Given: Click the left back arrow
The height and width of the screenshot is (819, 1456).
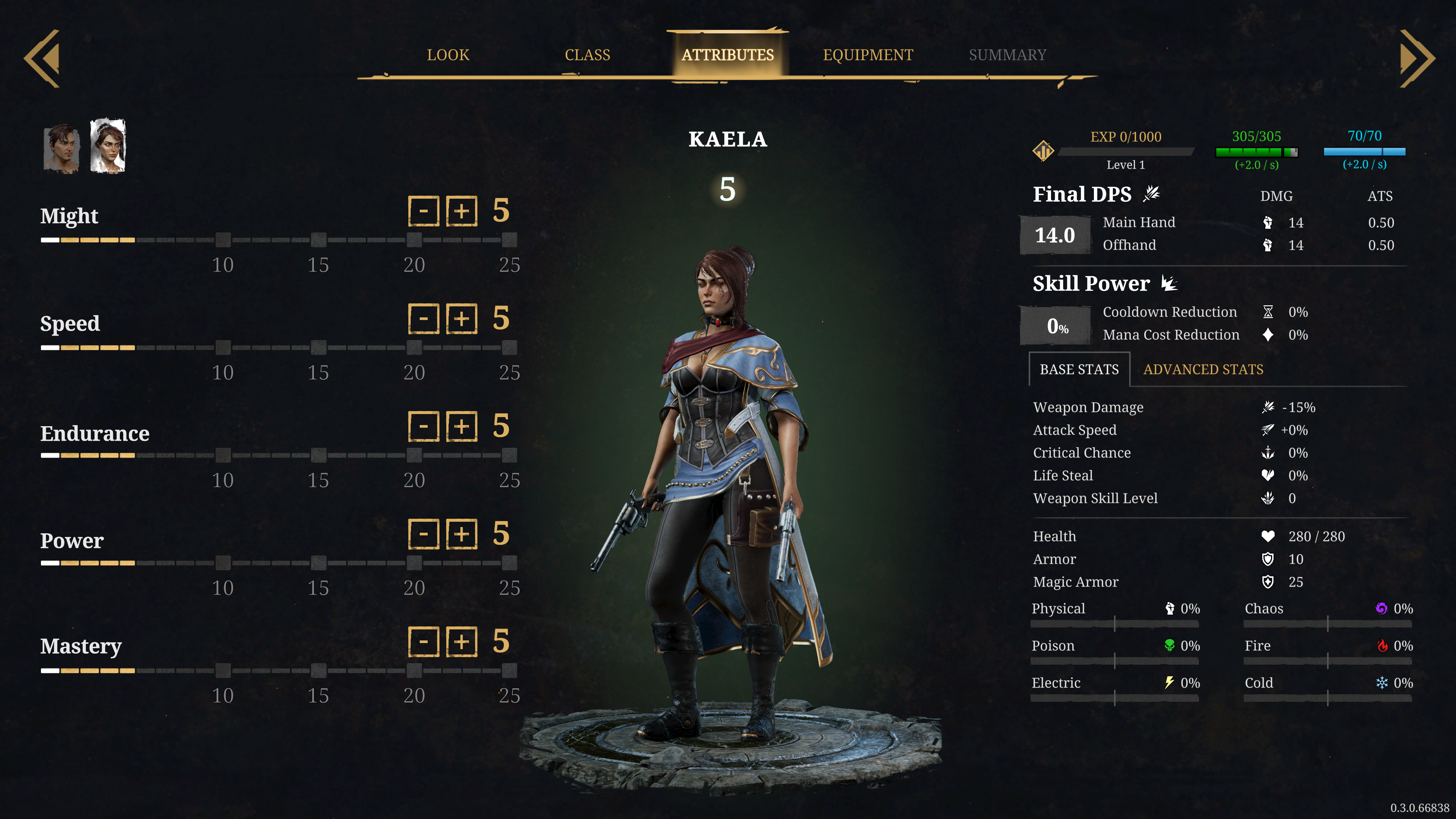Looking at the screenshot, I should pos(43,59).
